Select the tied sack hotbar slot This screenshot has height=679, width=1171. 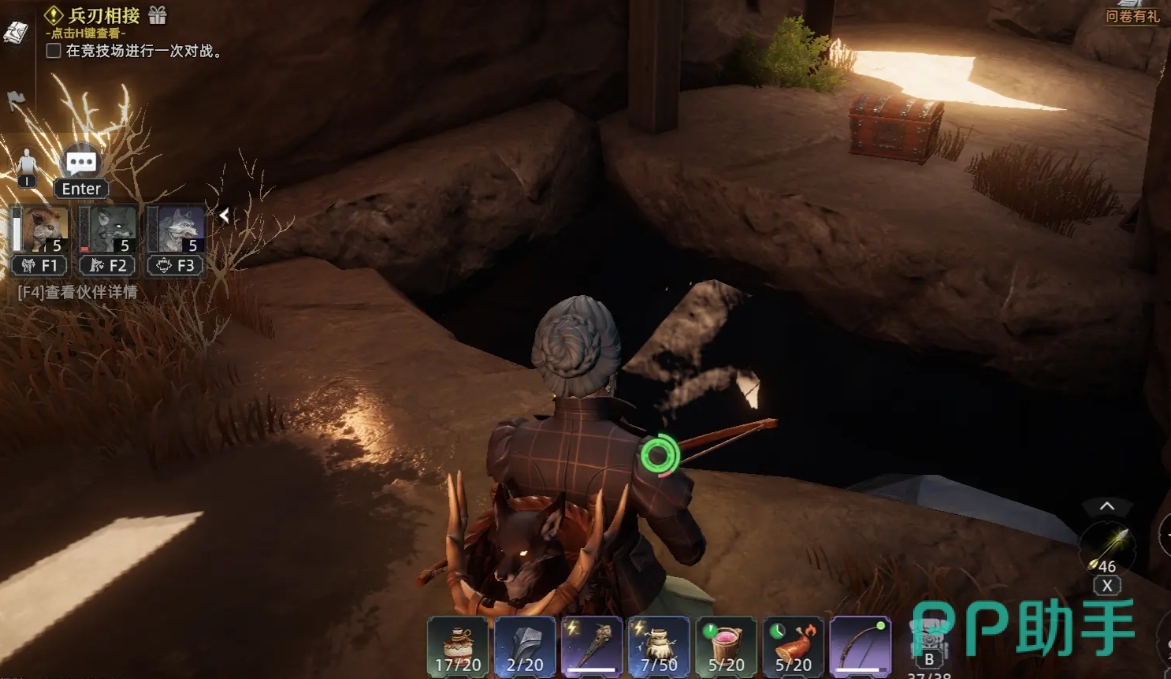[x=659, y=646]
